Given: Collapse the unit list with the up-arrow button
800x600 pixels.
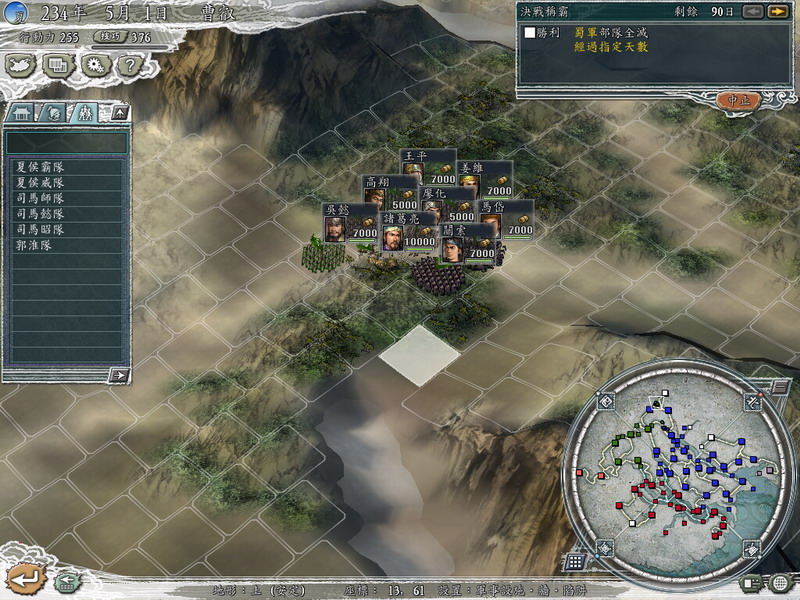Looking at the screenshot, I should coord(119,112).
